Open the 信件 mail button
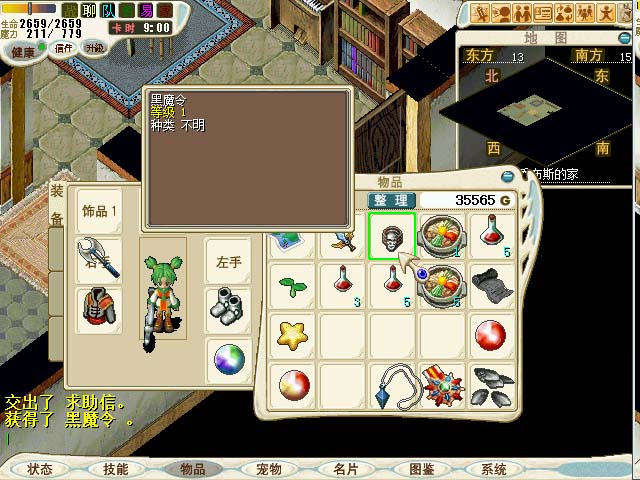The image size is (640, 480). 62,47
